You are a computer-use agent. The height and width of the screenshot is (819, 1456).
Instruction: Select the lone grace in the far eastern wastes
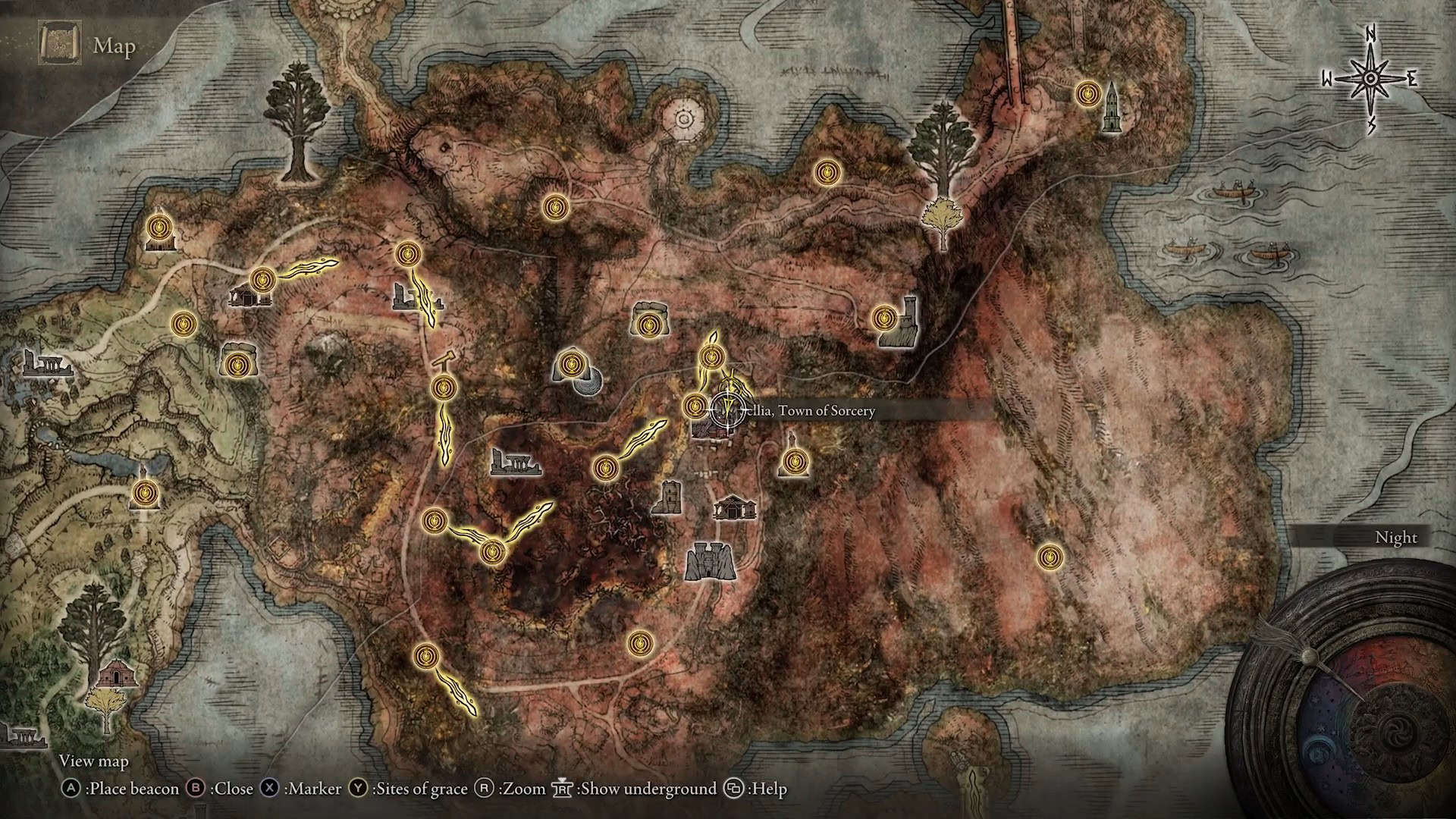tap(1049, 557)
